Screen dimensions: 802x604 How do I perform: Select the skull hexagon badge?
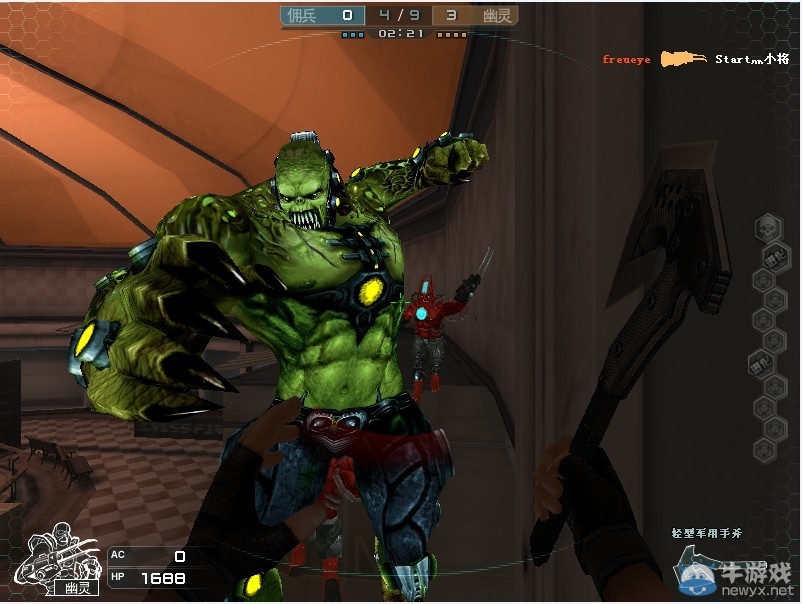(x=767, y=230)
